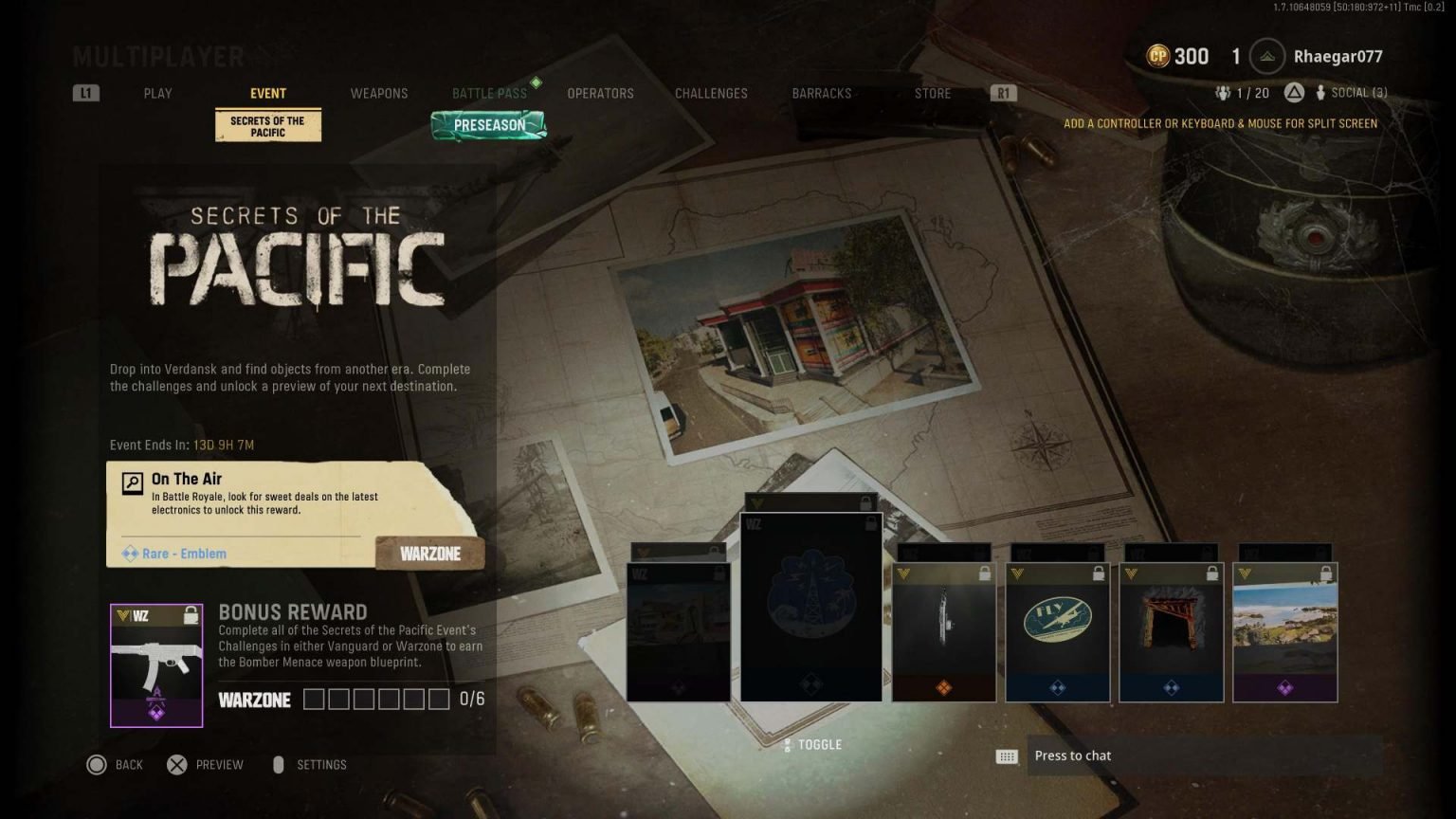Go to the Battle Pass tab

point(489,93)
